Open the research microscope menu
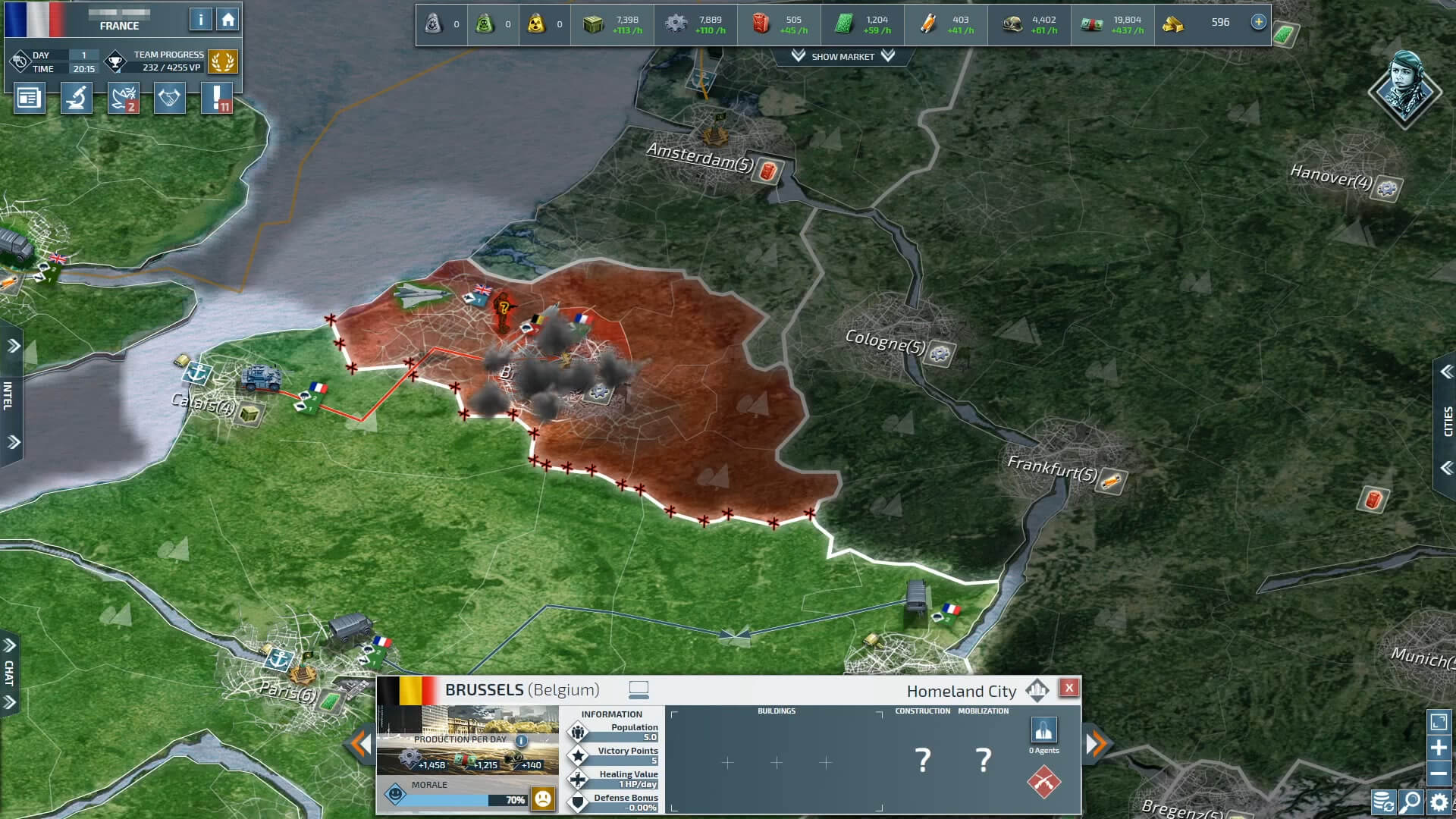This screenshot has width=1456, height=819. (x=77, y=99)
